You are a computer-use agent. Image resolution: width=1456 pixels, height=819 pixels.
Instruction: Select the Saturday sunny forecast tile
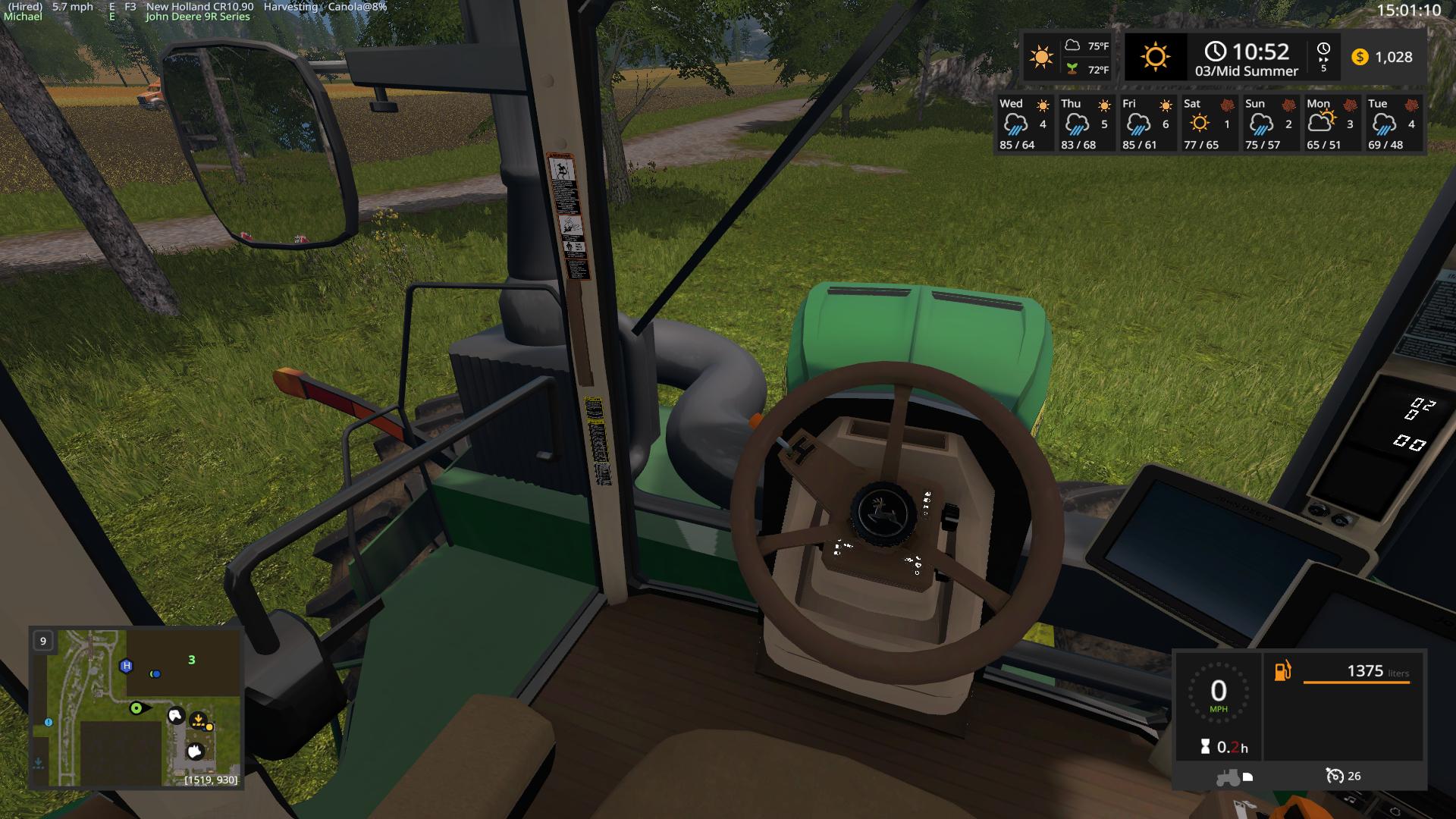point(1207,124)
